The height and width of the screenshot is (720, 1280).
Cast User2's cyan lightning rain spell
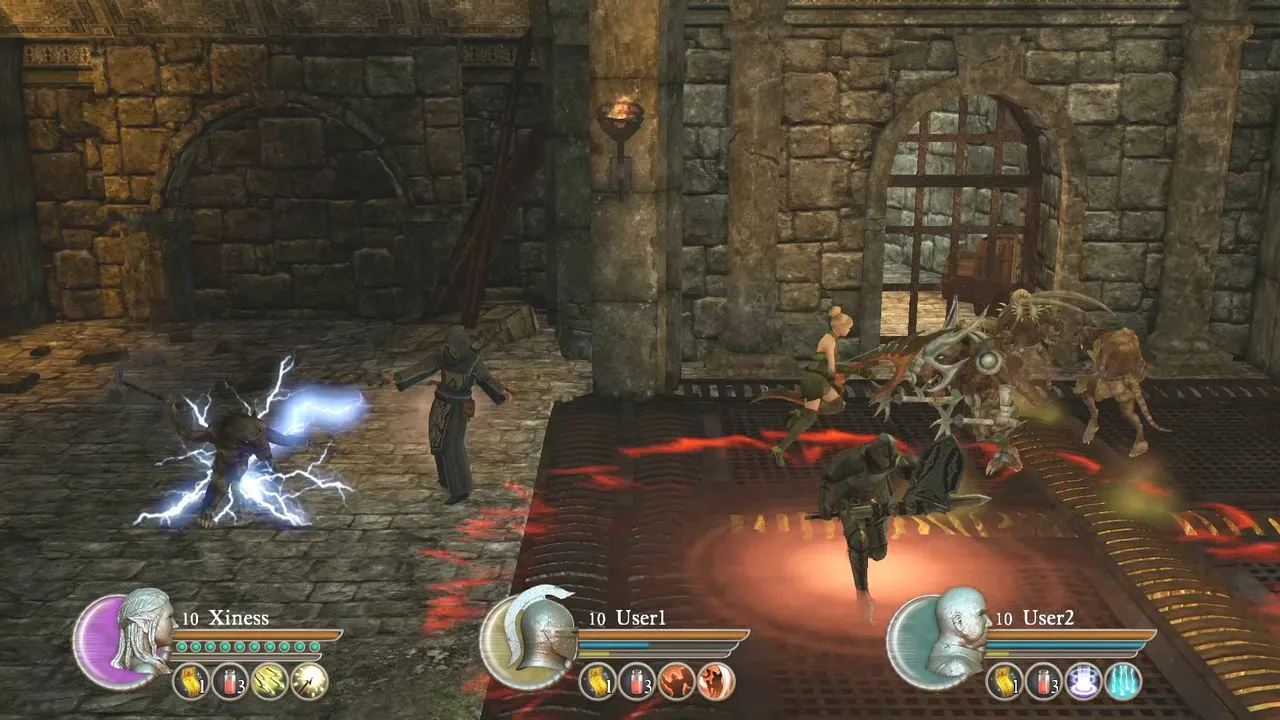[x=1123, y=681]
